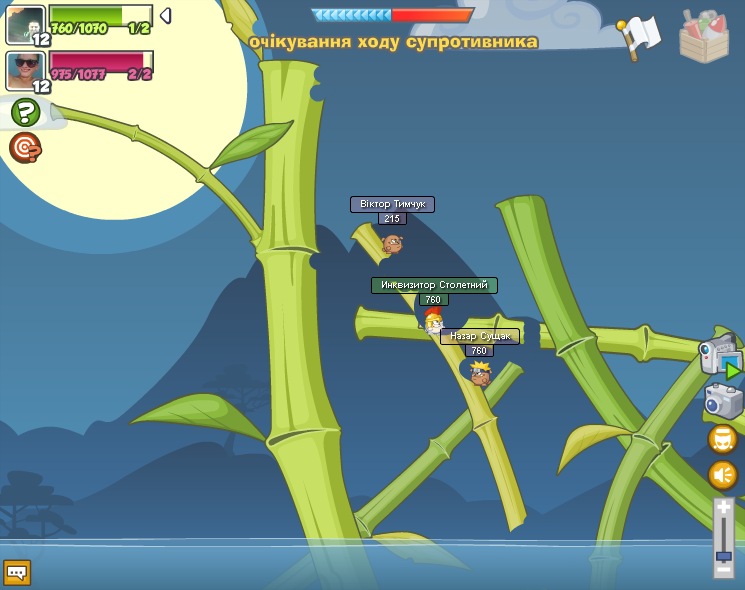
Task: Click the white surrender flag
Action: pos(641,36)
